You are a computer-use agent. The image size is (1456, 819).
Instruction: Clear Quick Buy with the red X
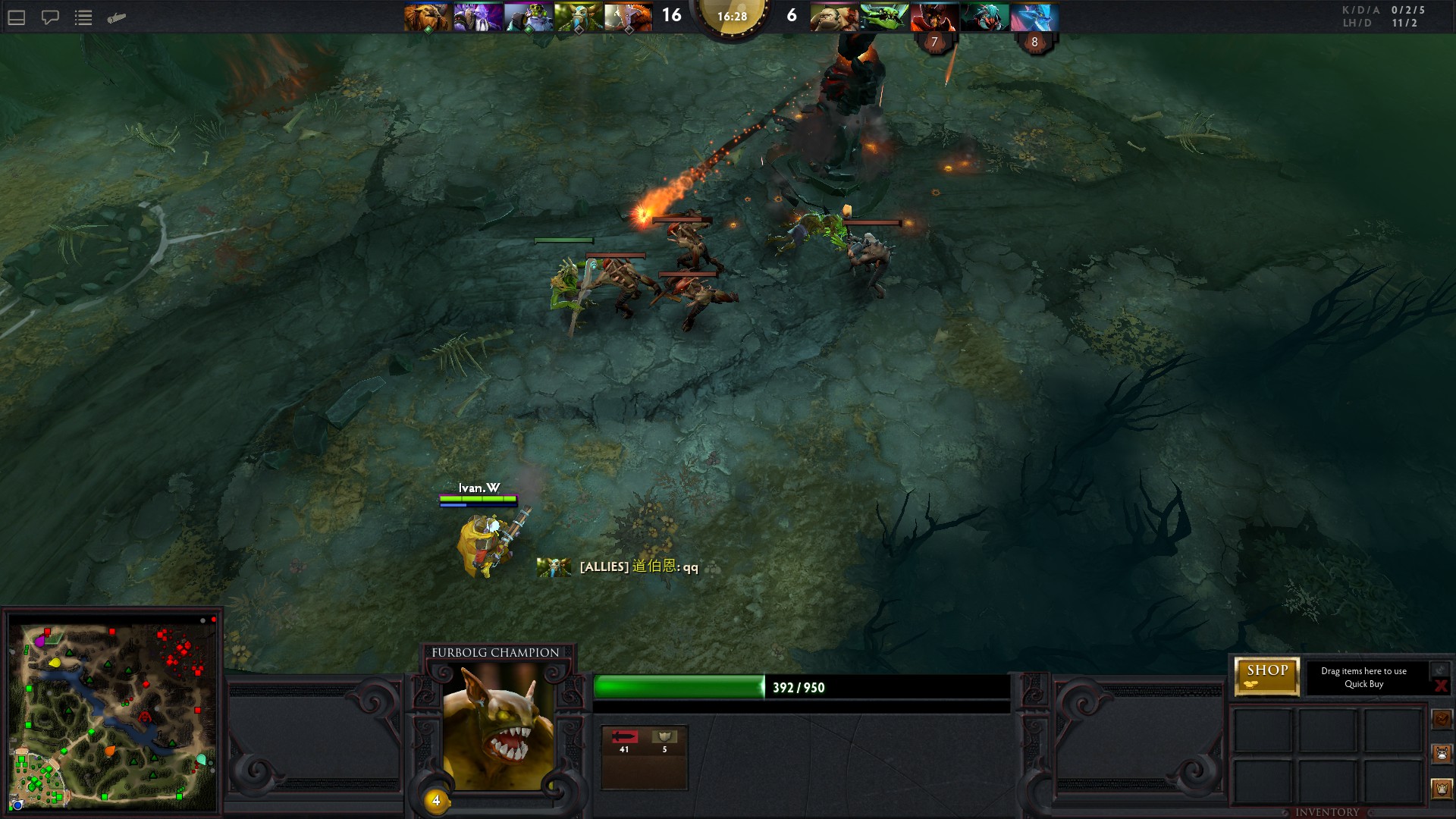click(x=1441, y=686)
